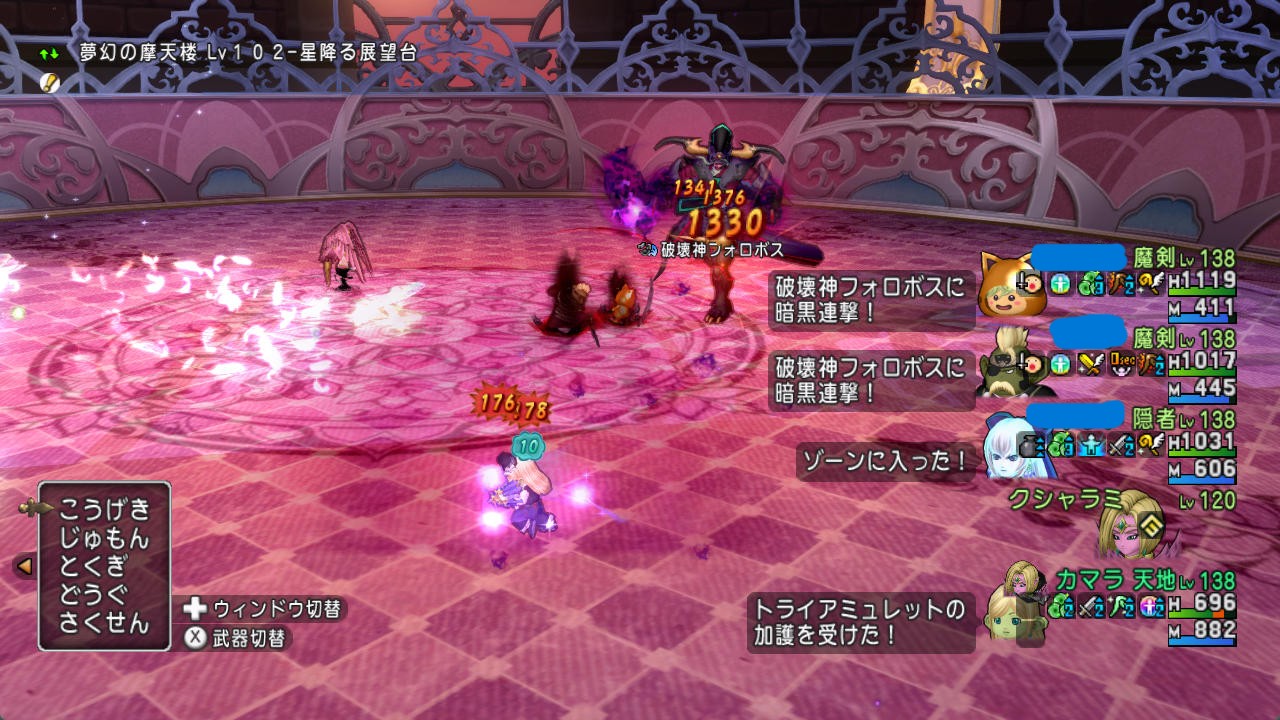Click the left arrow beside the command menu
1280x720 pixels.
pyautogui.click(x=24, y=566)
